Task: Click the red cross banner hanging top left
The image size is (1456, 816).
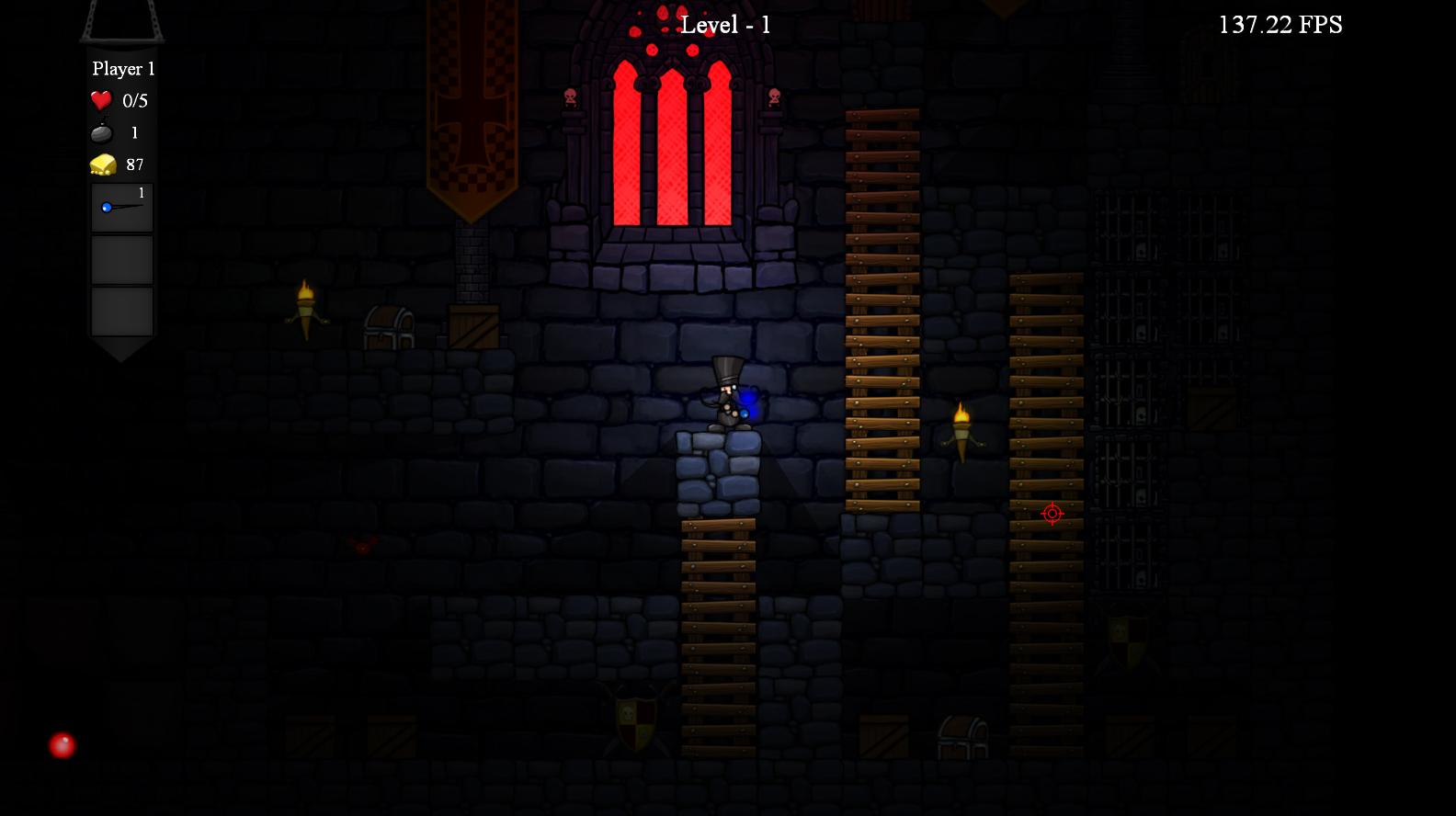Action: coord(471,119)
